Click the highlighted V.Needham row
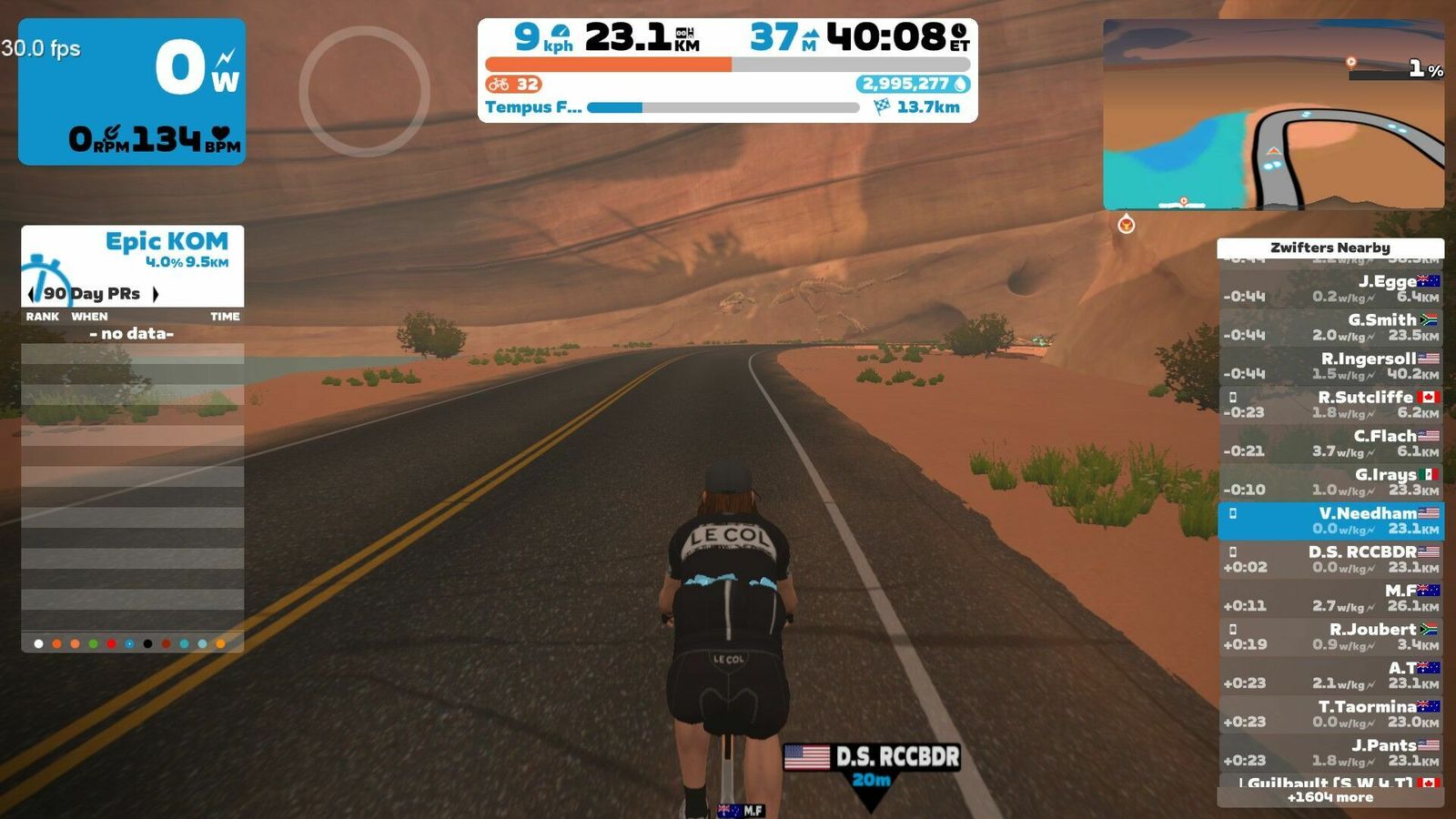This screenshot has width=1456, height=819. (1330, 521)
